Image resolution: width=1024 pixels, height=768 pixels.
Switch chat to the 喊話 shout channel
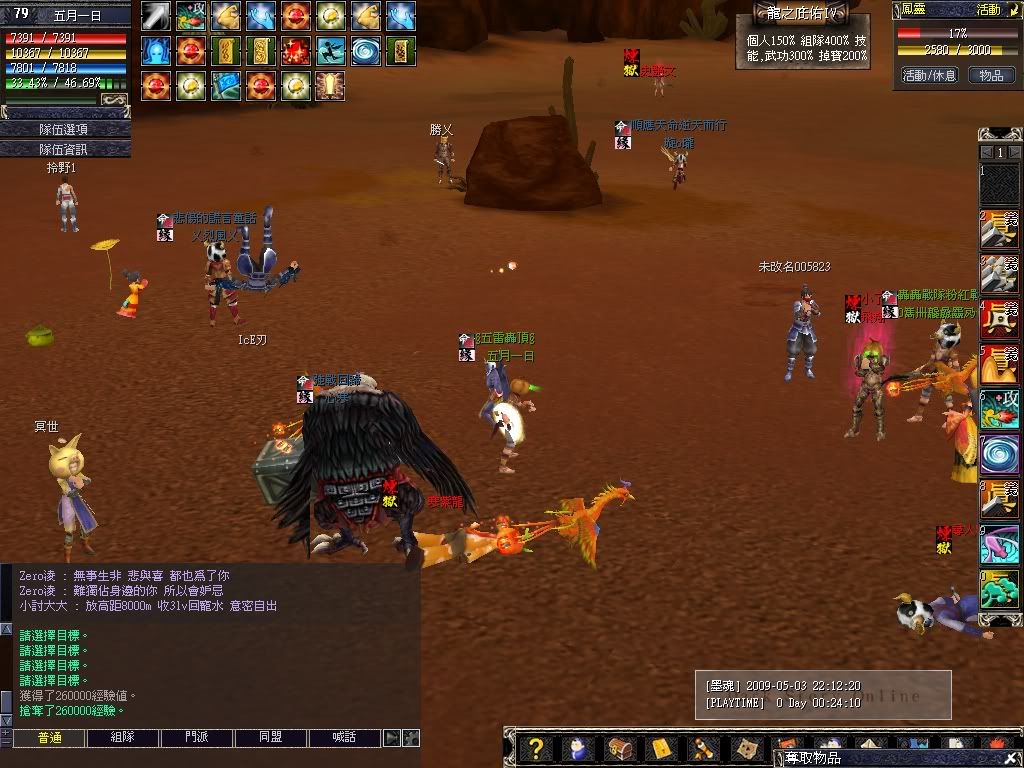tap(345, 738)
